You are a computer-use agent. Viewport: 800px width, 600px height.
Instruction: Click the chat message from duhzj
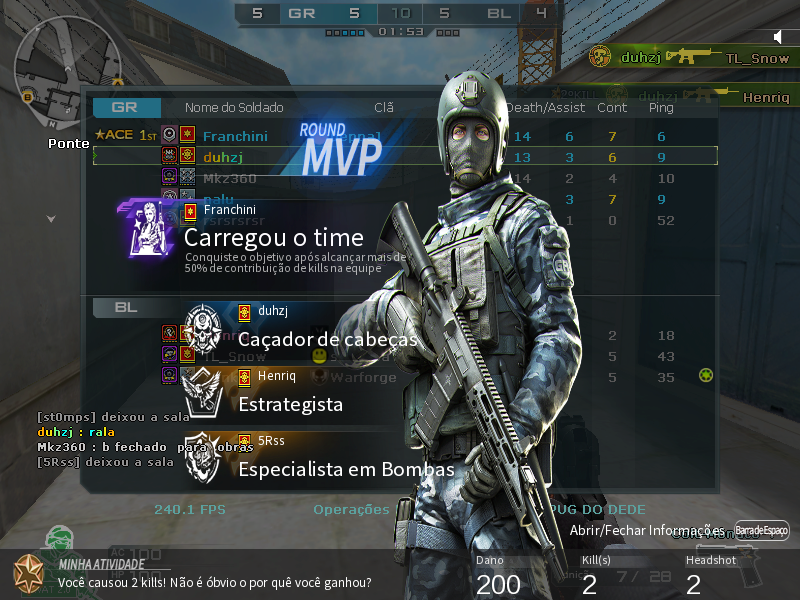69,431
